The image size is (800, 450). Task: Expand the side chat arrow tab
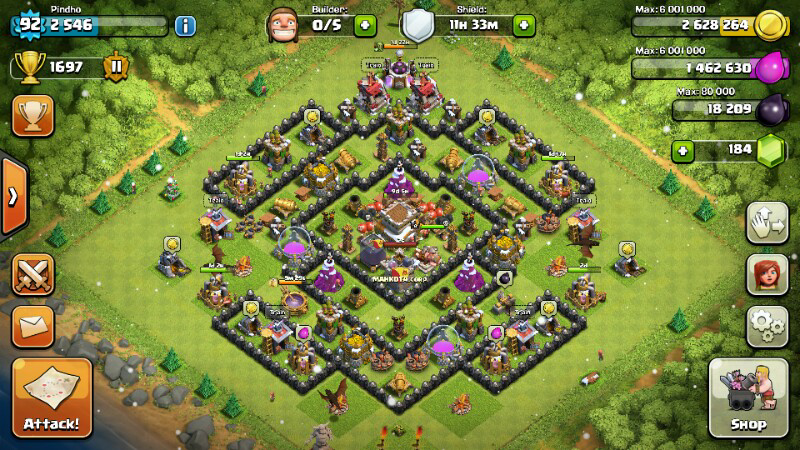[x=12, y=195]
